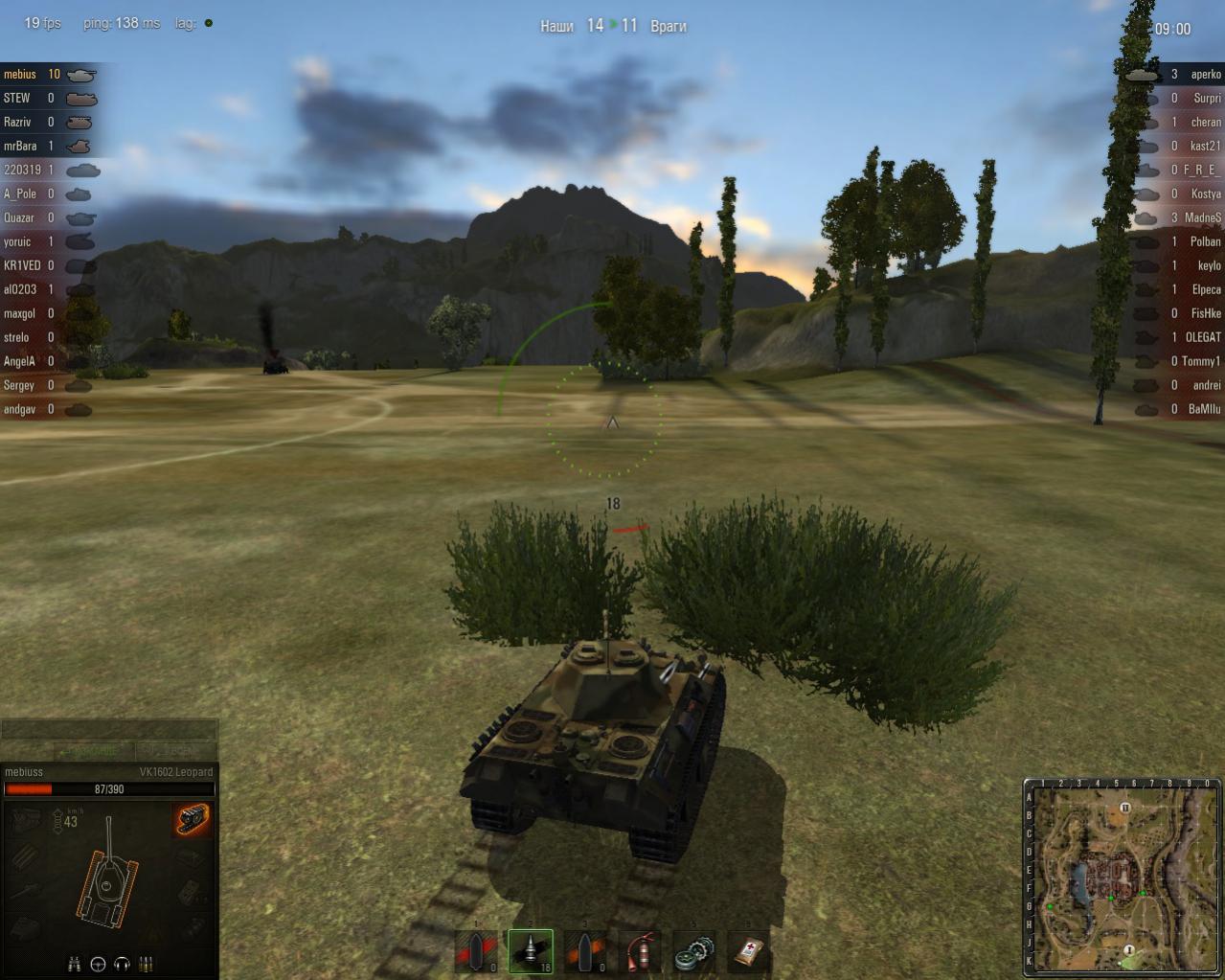
Task: Click base II marker on the minimap
Action: coord(1125,808)
